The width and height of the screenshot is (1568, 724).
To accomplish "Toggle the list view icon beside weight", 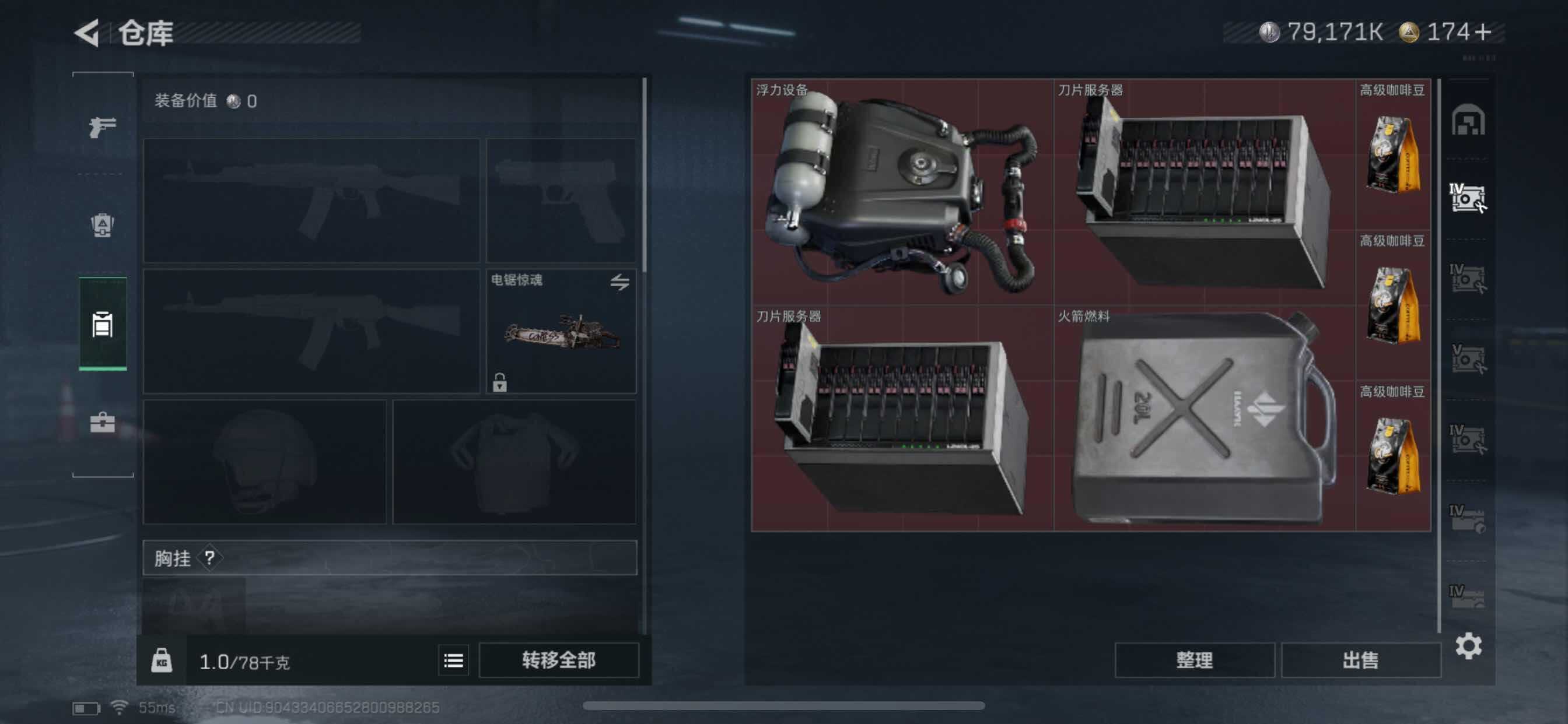I will coord(453,660).
